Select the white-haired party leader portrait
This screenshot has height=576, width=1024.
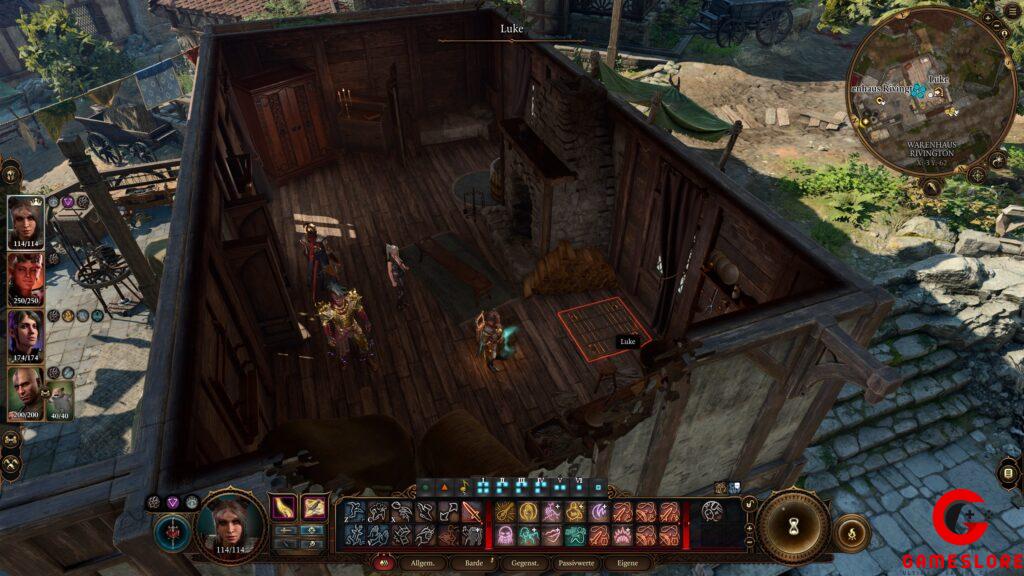tap(25, 220)
